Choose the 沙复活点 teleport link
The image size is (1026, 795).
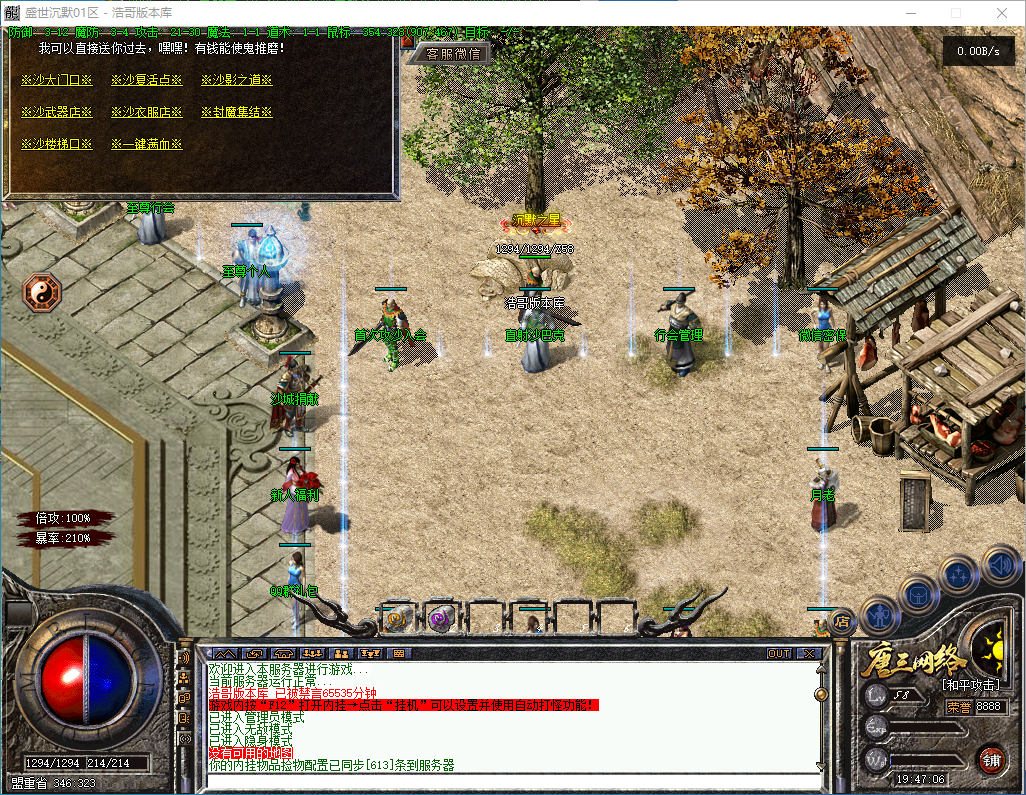click(146, 80)
